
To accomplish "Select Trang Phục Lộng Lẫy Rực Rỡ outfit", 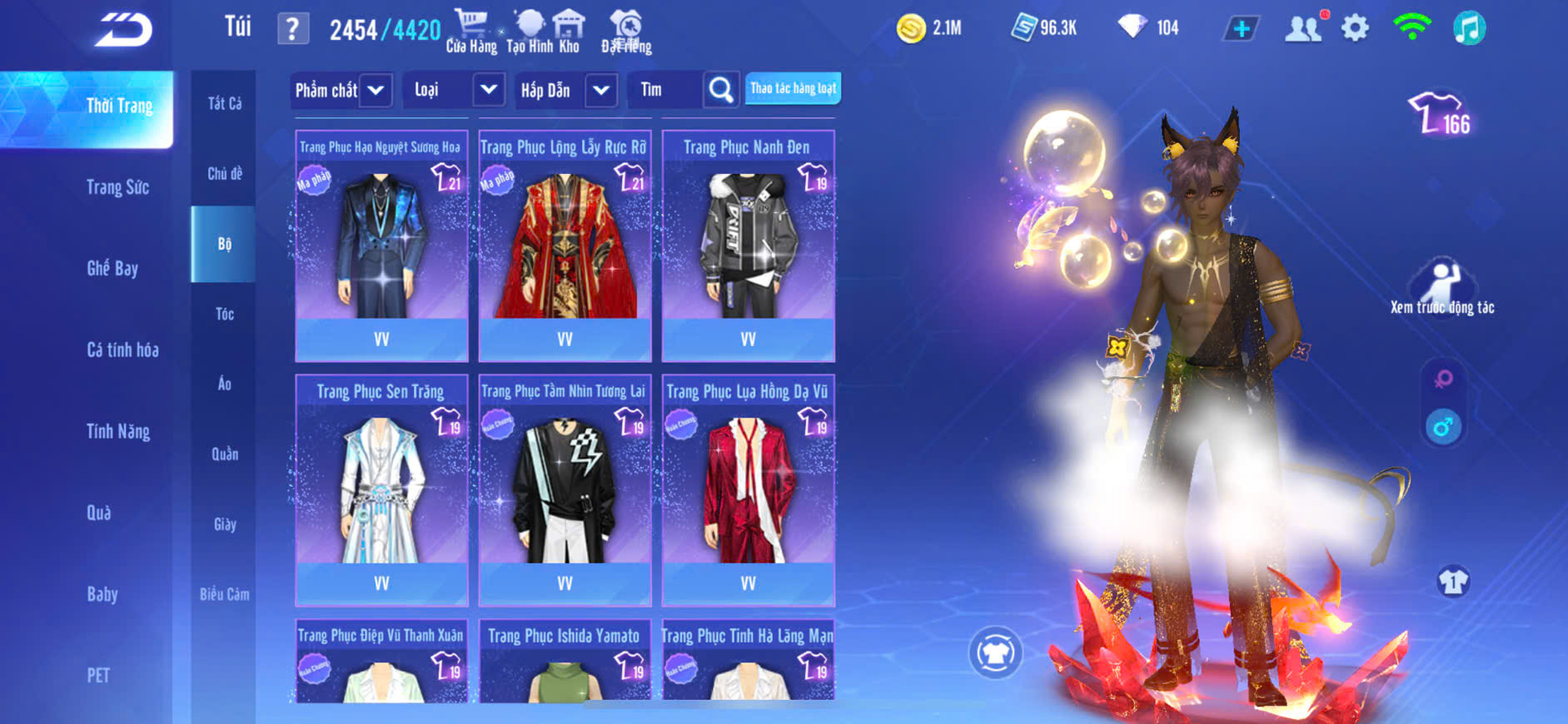I will (565, 245).
